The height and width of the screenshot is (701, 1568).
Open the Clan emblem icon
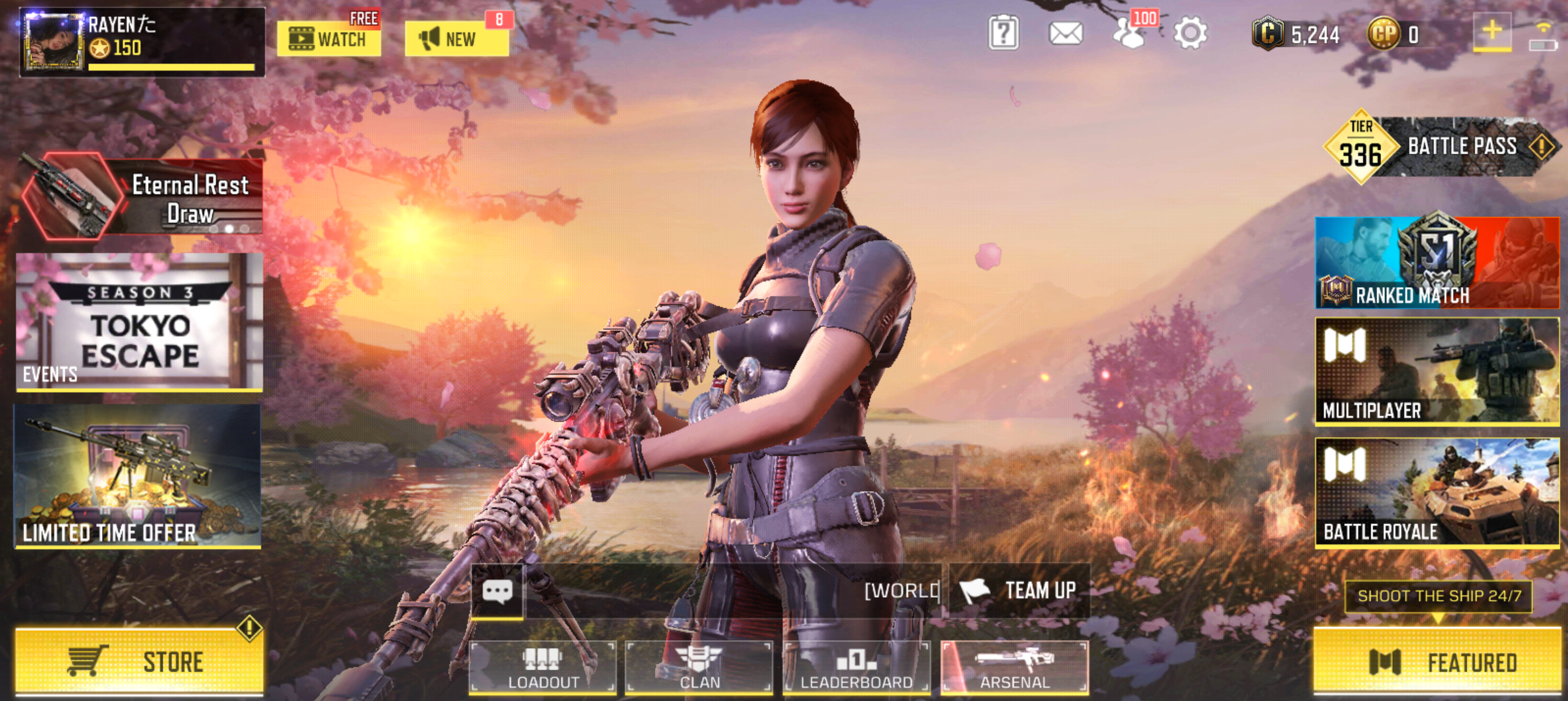point(696,658)
